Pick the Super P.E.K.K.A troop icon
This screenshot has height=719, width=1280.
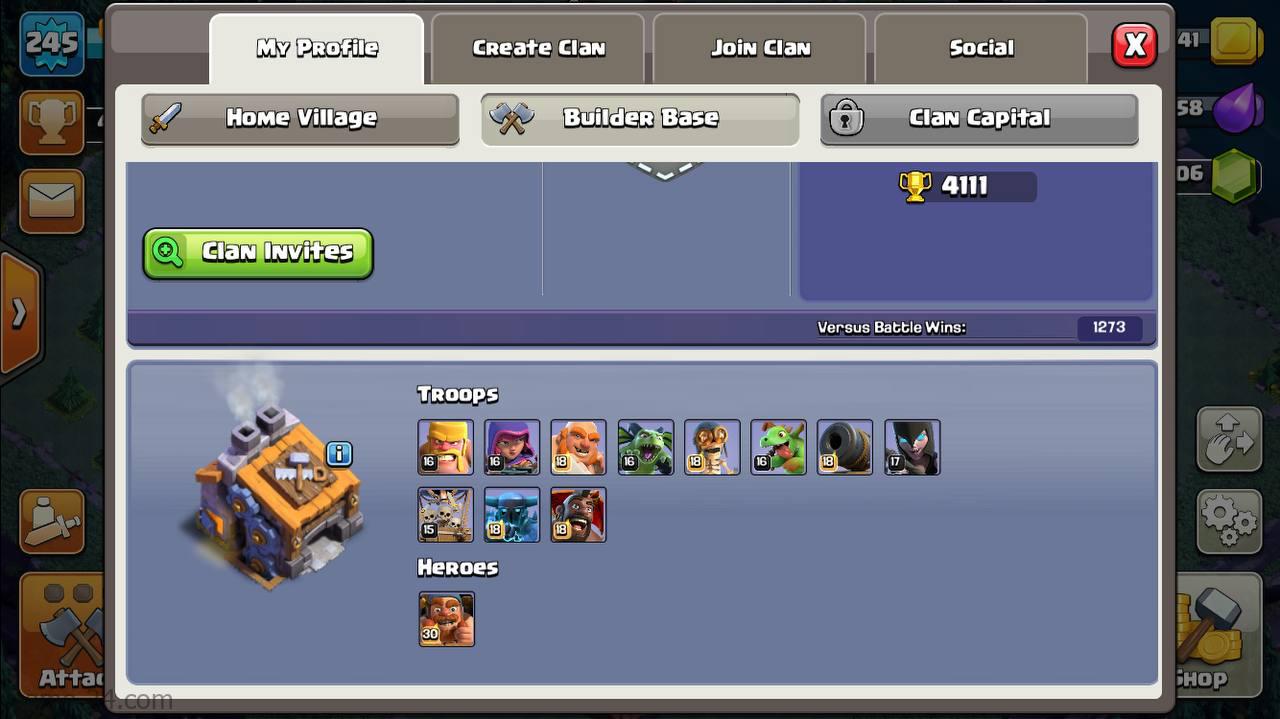tap(512, 515)
